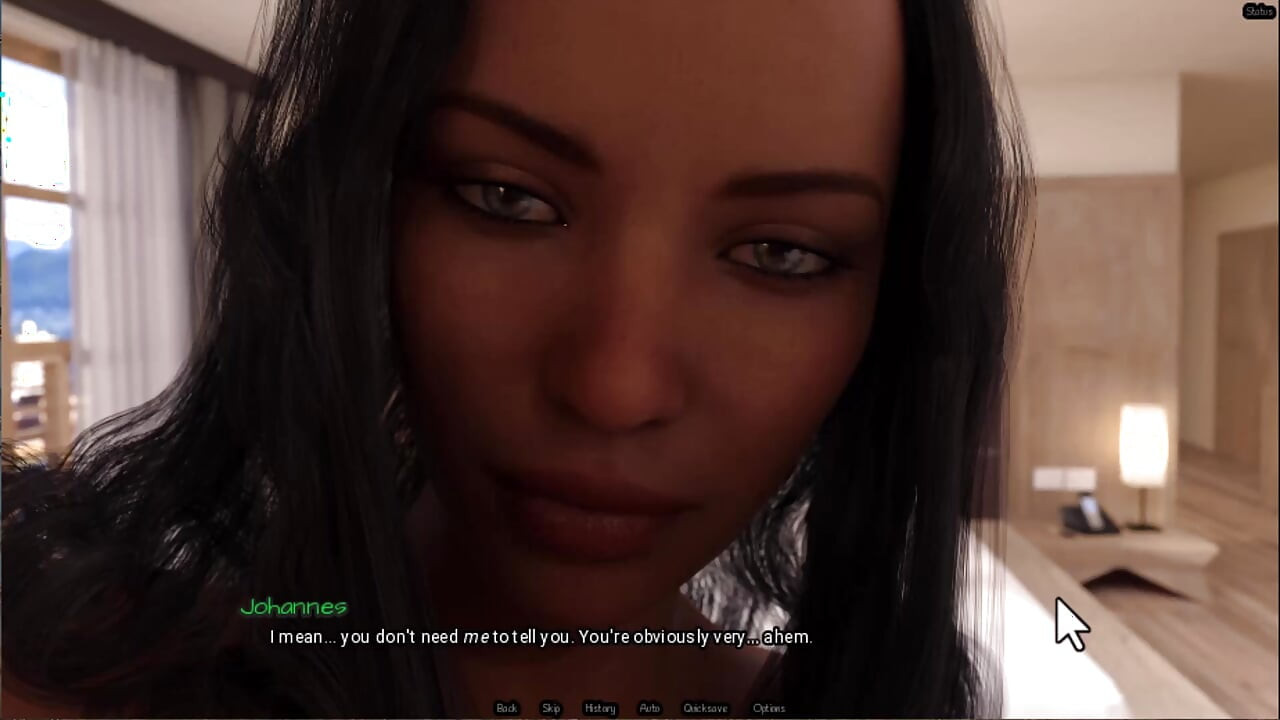Click the scene image to continue the story

click(x=640, y=300)
